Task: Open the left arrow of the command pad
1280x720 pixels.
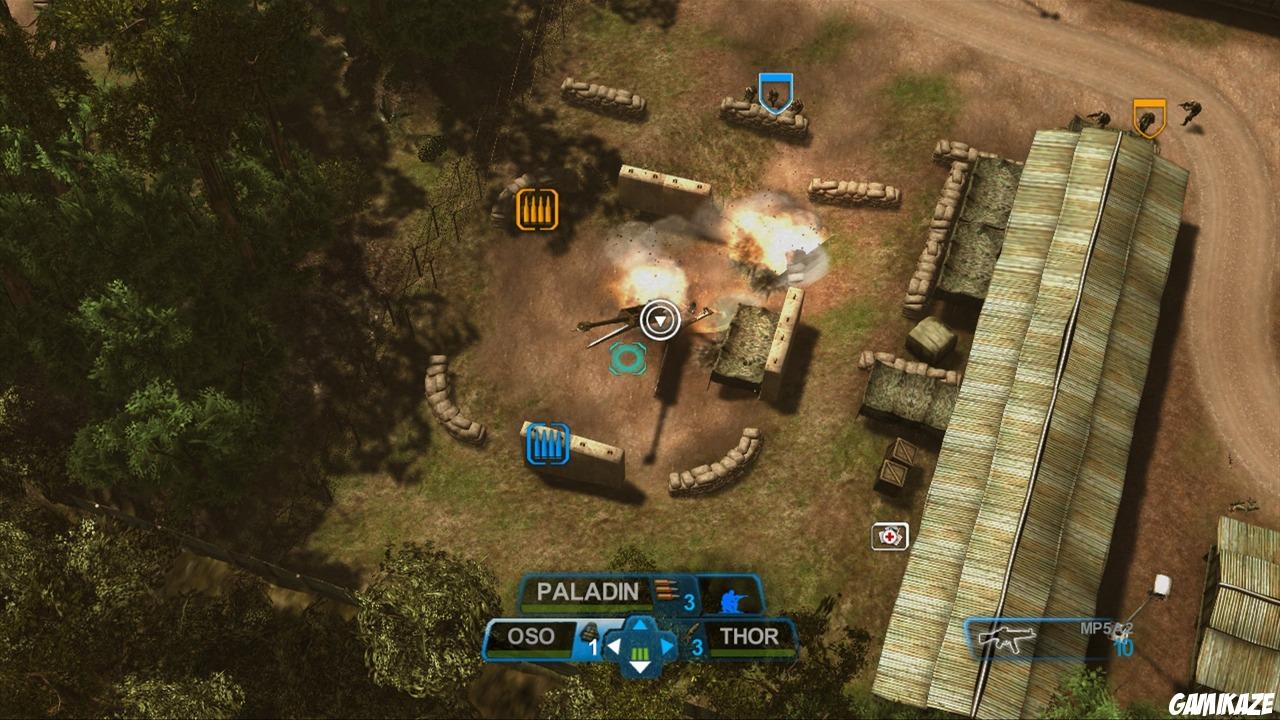Action: (615, 644)
